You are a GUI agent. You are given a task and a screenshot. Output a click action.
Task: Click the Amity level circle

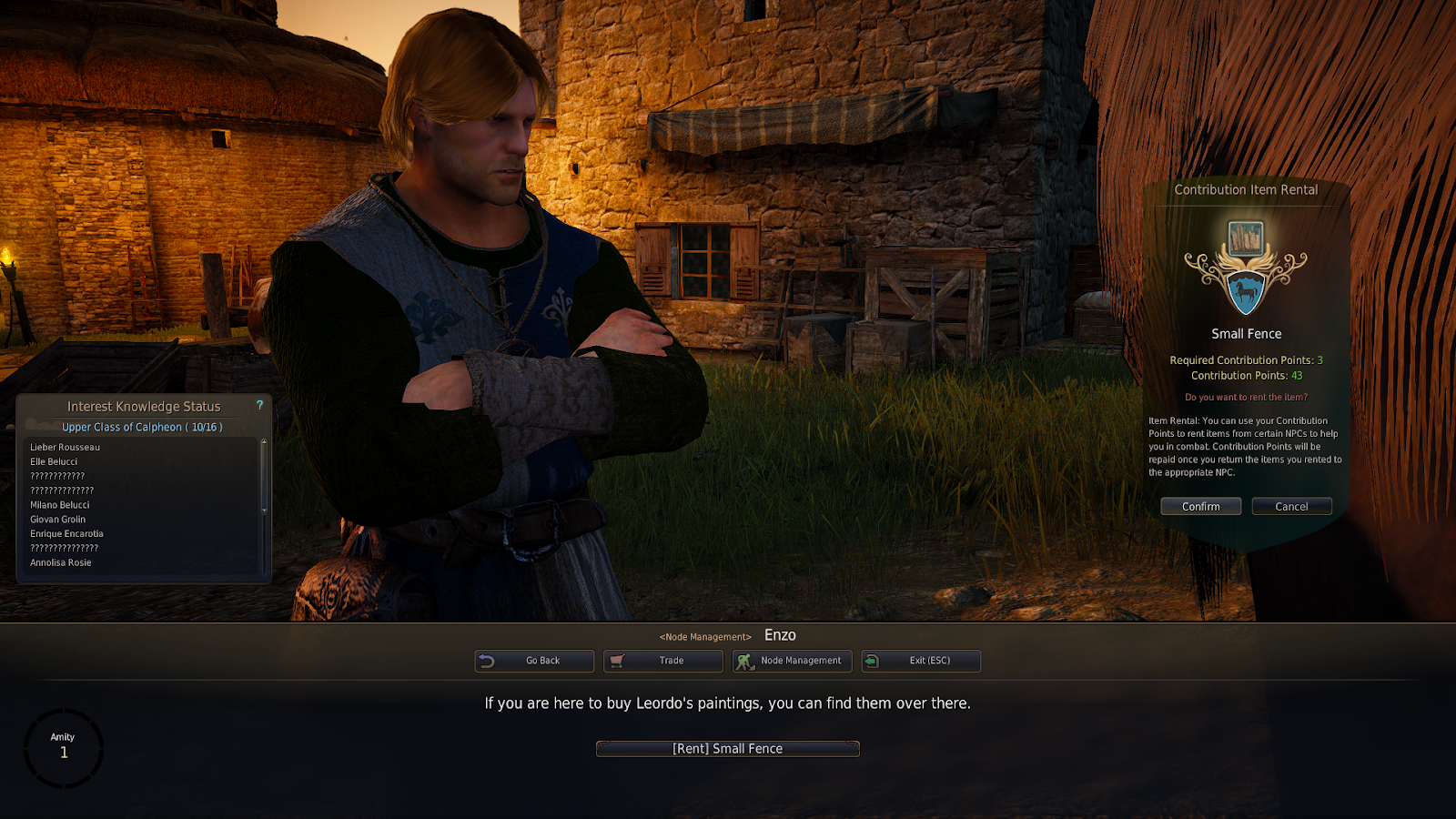pos(64,747)
